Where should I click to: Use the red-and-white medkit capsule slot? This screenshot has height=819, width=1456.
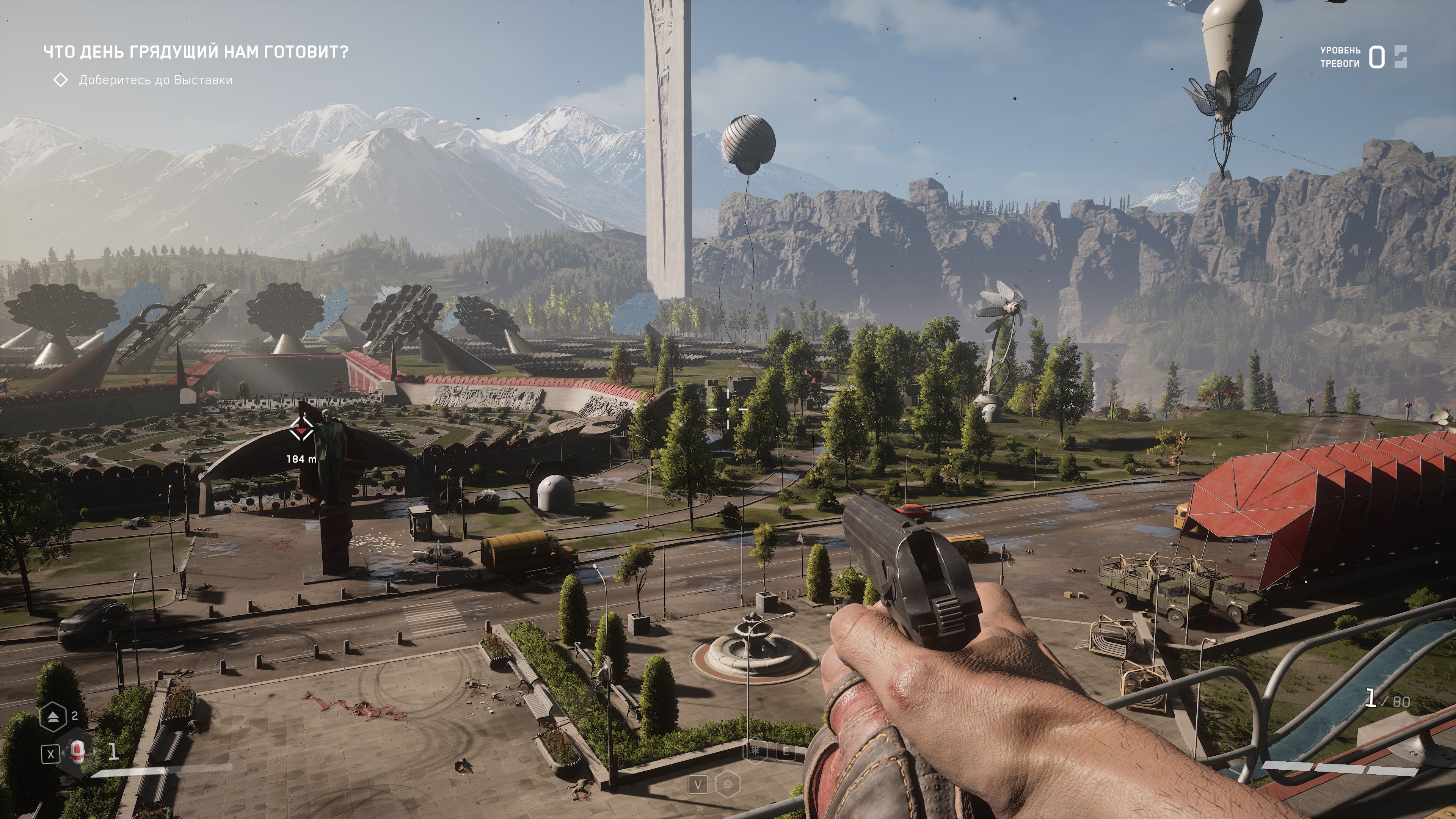pos(77,752)
